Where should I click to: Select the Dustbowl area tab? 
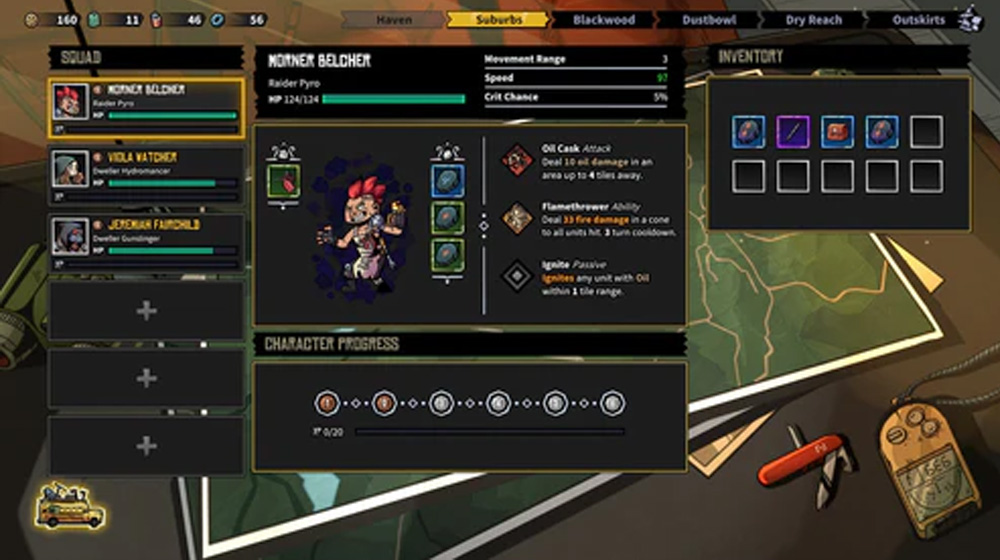708,20
